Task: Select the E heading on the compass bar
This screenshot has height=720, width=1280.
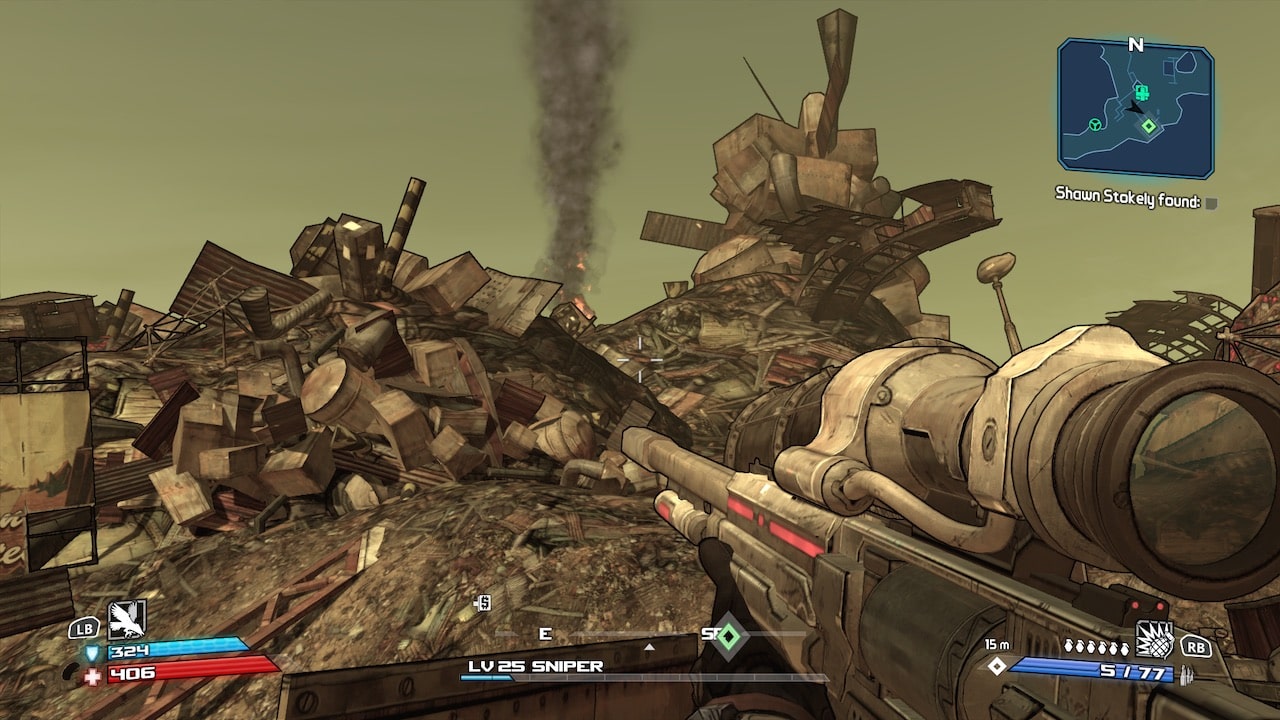Action: click(x=545, y=632)
